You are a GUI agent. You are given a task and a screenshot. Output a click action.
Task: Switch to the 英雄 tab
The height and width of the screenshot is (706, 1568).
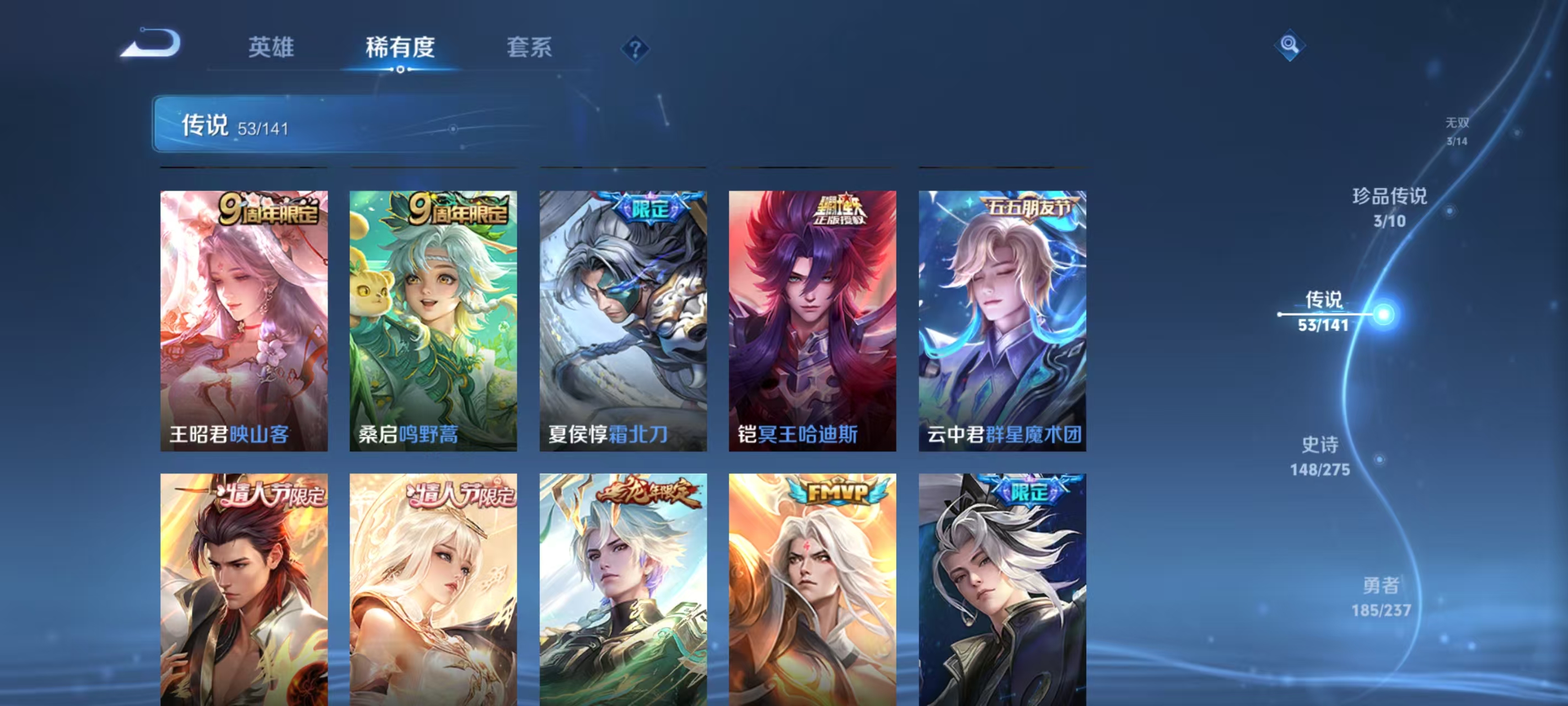coord(272,48)
